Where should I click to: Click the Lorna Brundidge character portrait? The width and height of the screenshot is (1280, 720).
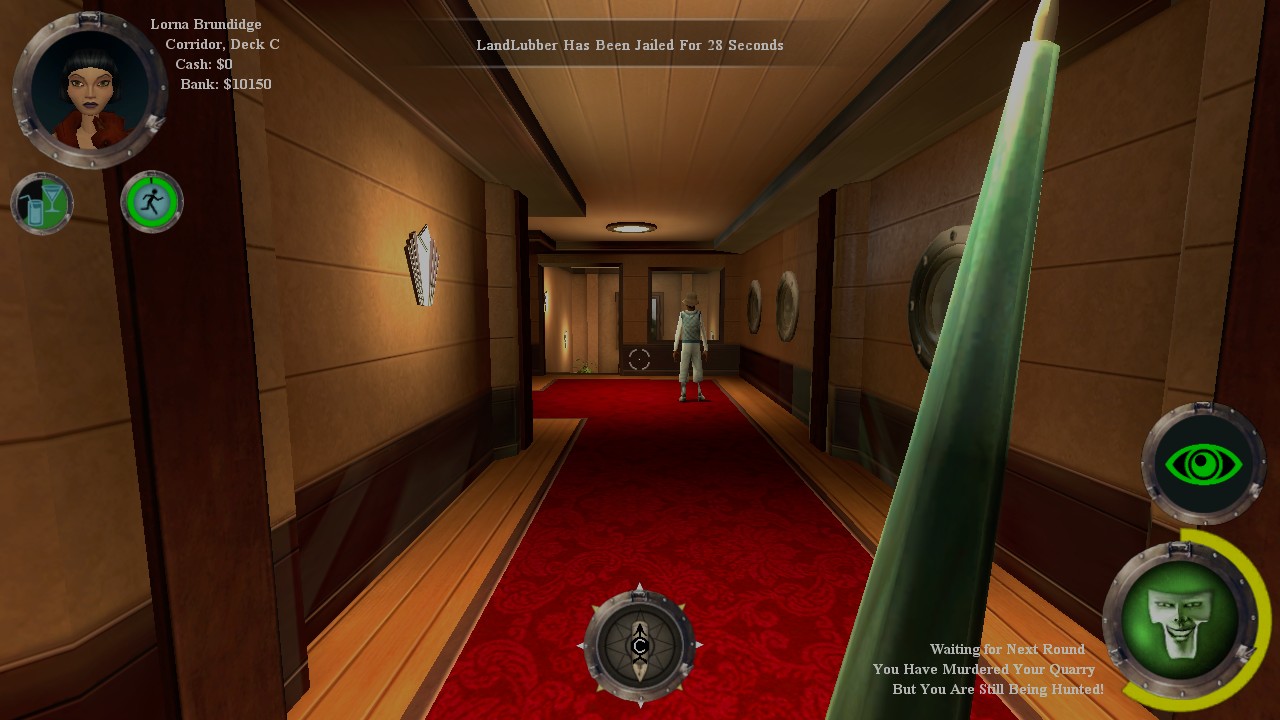(x=90, y=89)
